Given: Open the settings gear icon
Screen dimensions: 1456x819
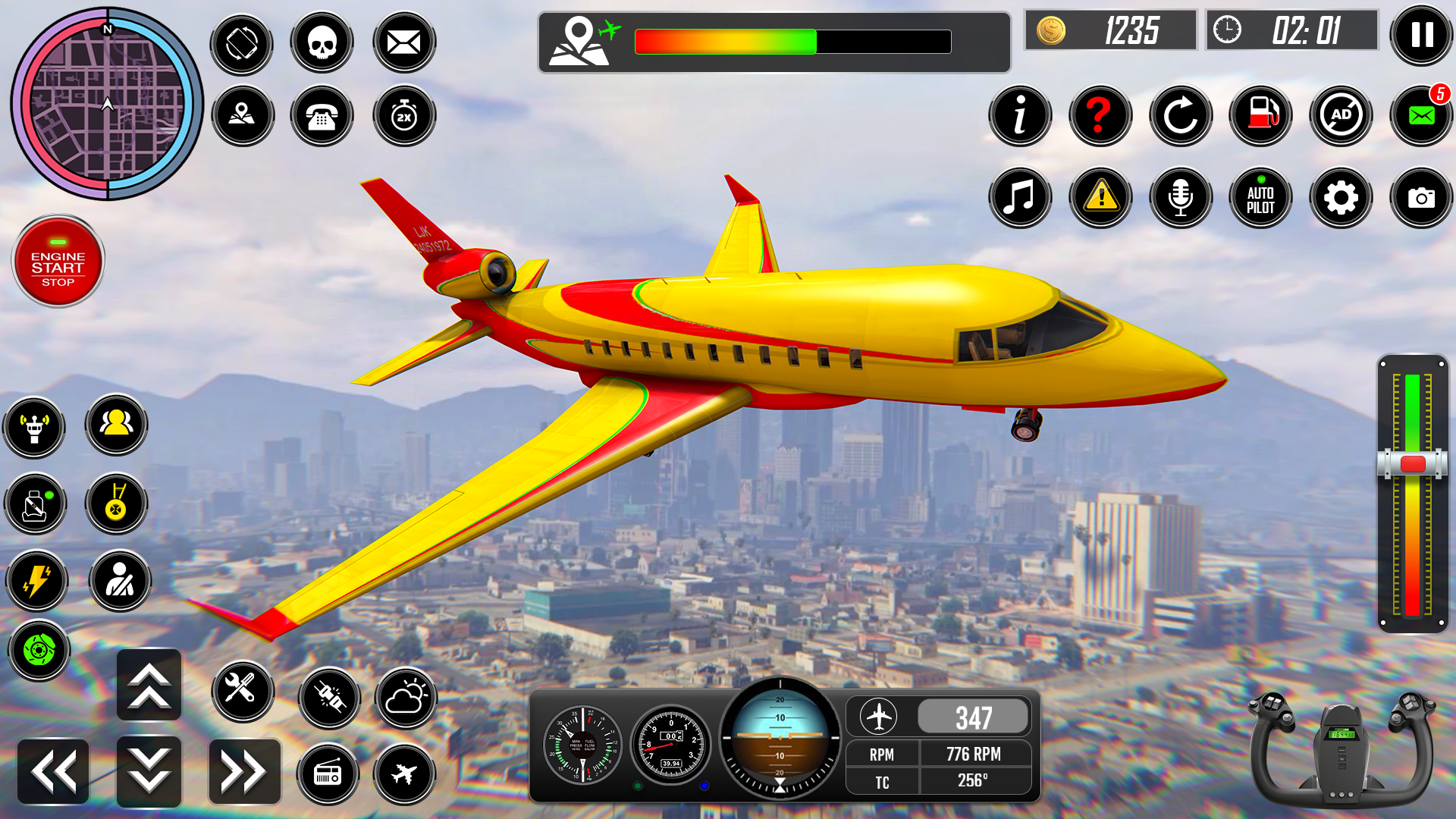Looking at the screenshot, I should (x=1341, y=198).
